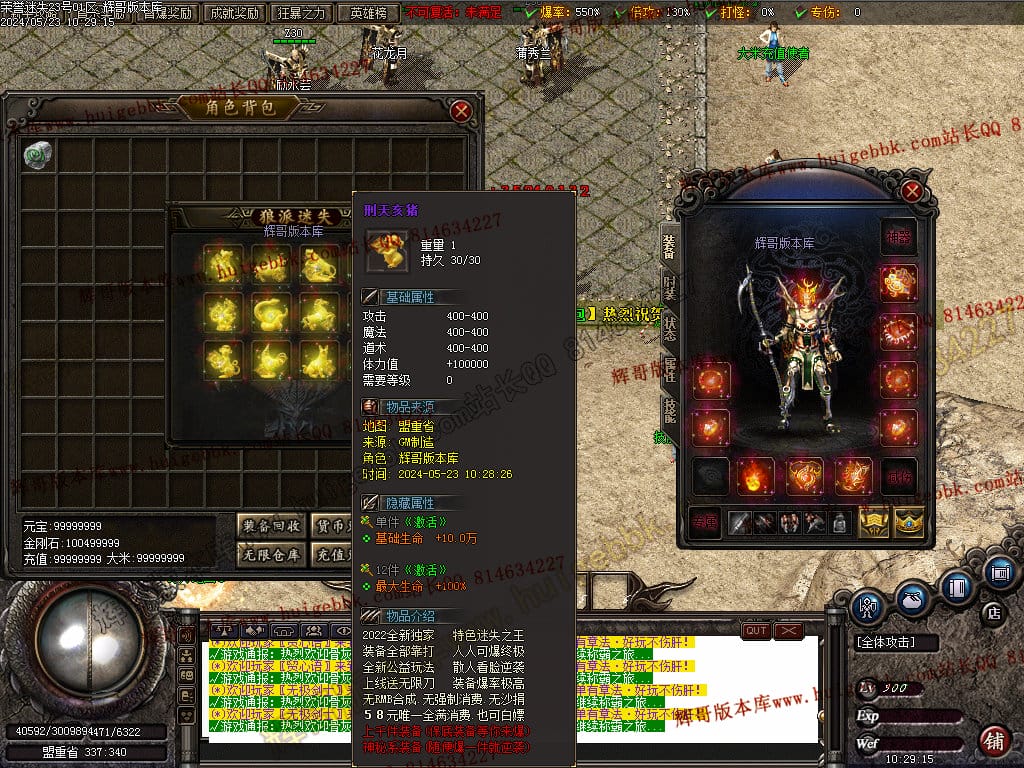Switch to the 装备 equipment tab
Image resolution: width=1024 pixels, height=768 pixels.
[x=668, y=246]
